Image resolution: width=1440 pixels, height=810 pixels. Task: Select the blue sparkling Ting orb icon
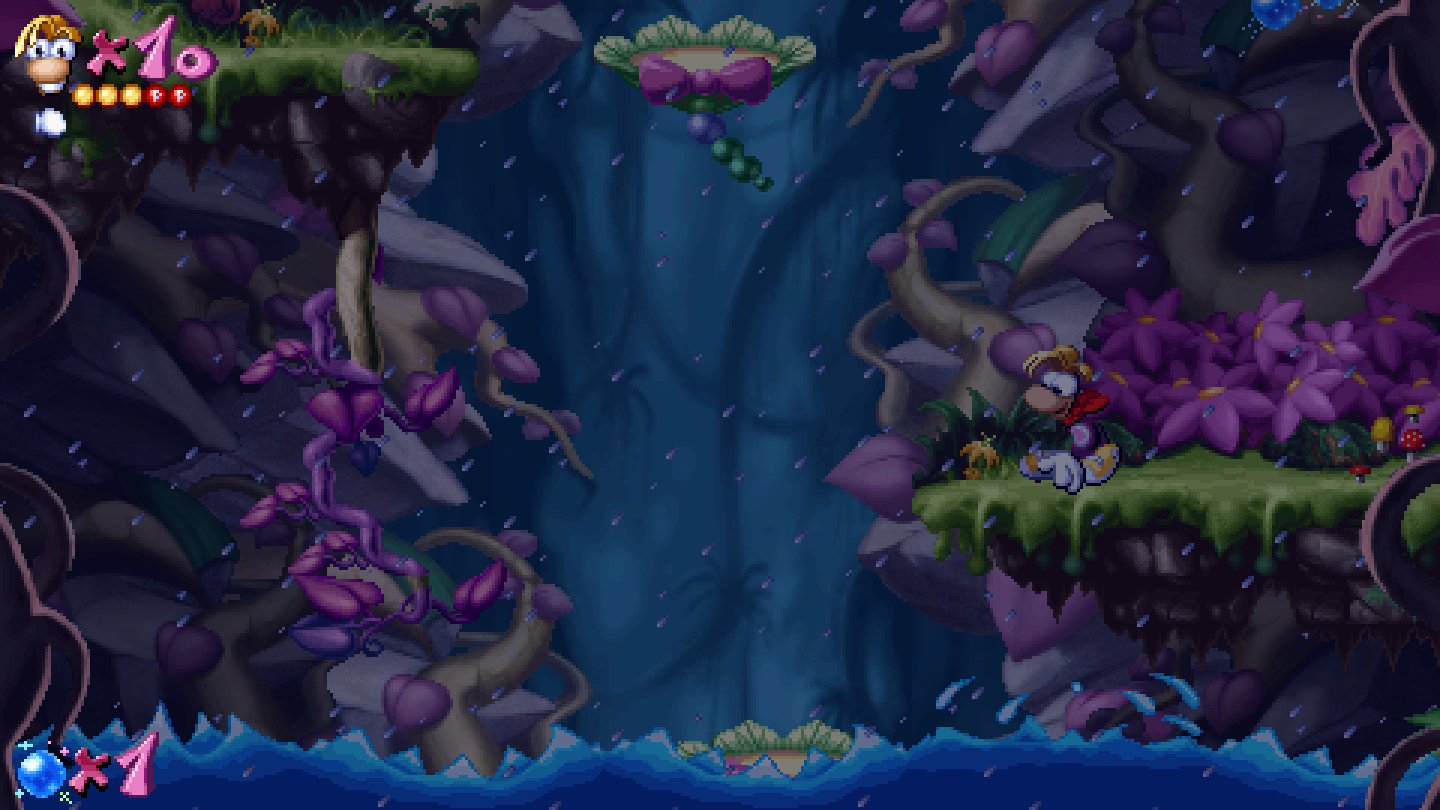click(40, 773)
